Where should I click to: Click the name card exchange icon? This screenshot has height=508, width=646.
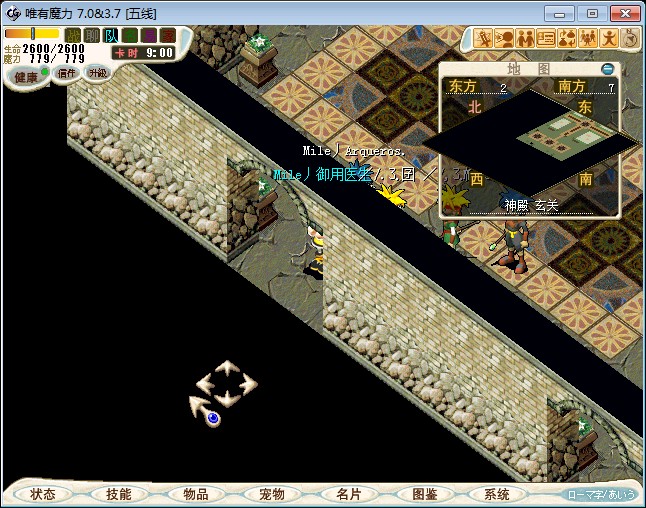pos(546,39)
